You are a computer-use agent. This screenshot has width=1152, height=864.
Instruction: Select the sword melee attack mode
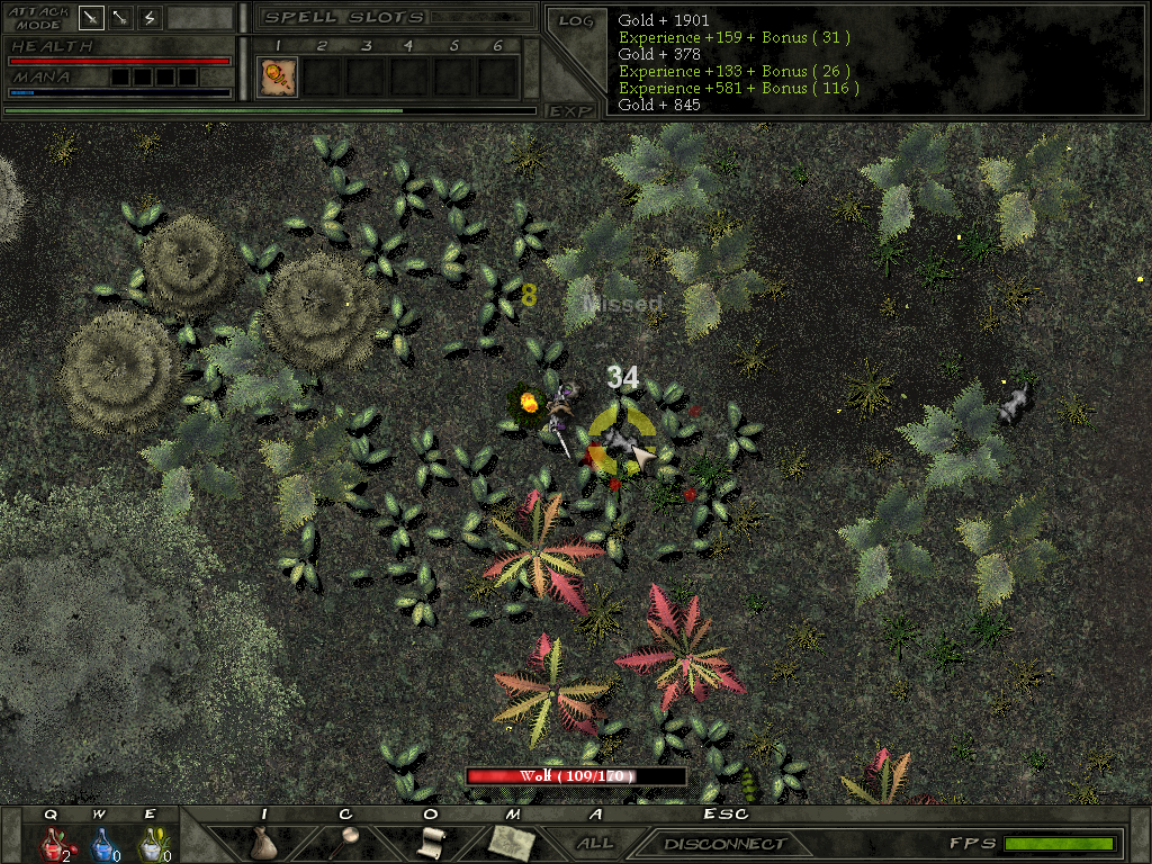92,18
